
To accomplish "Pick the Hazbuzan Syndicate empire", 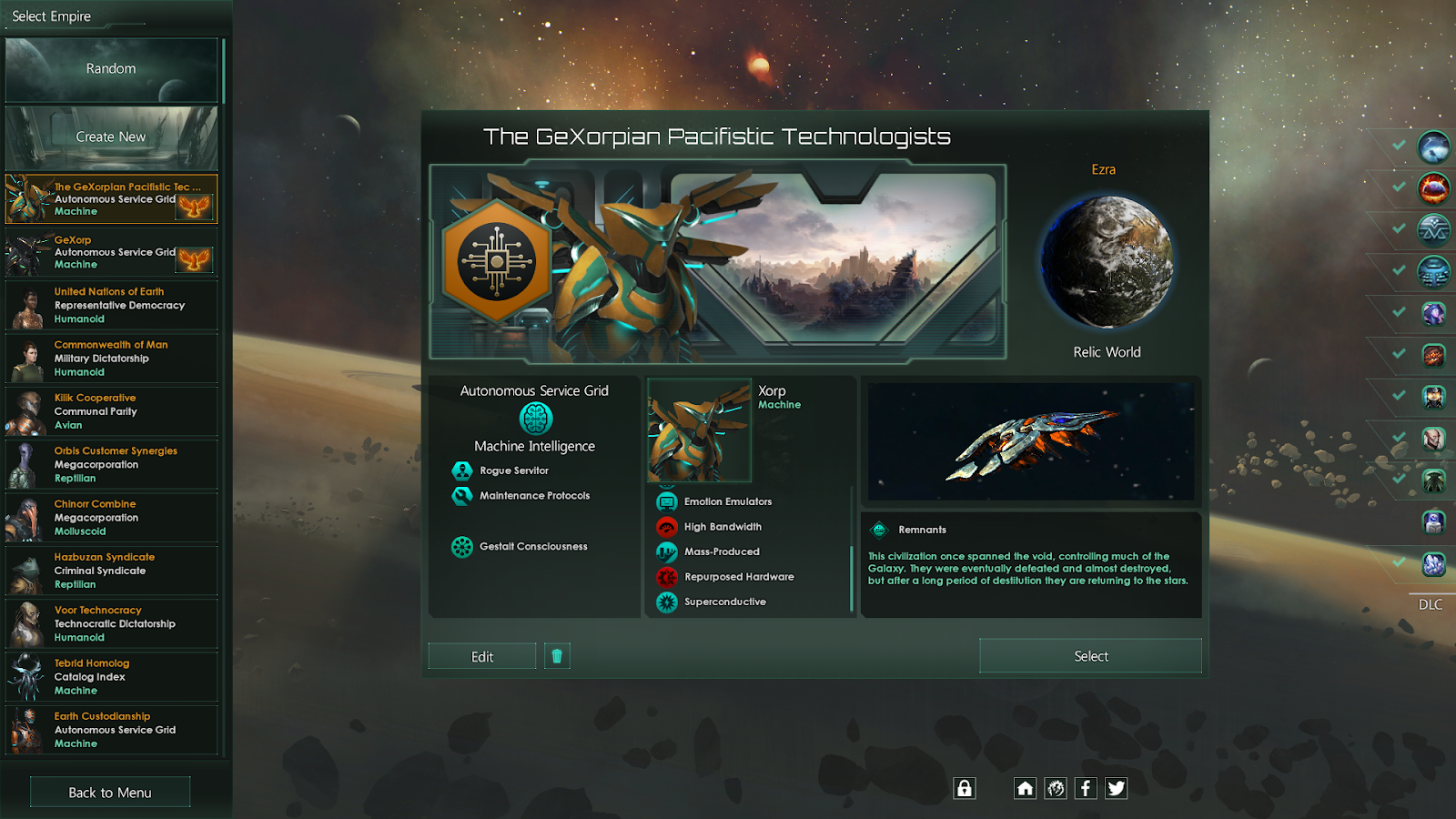I will (x=111, y=571).
